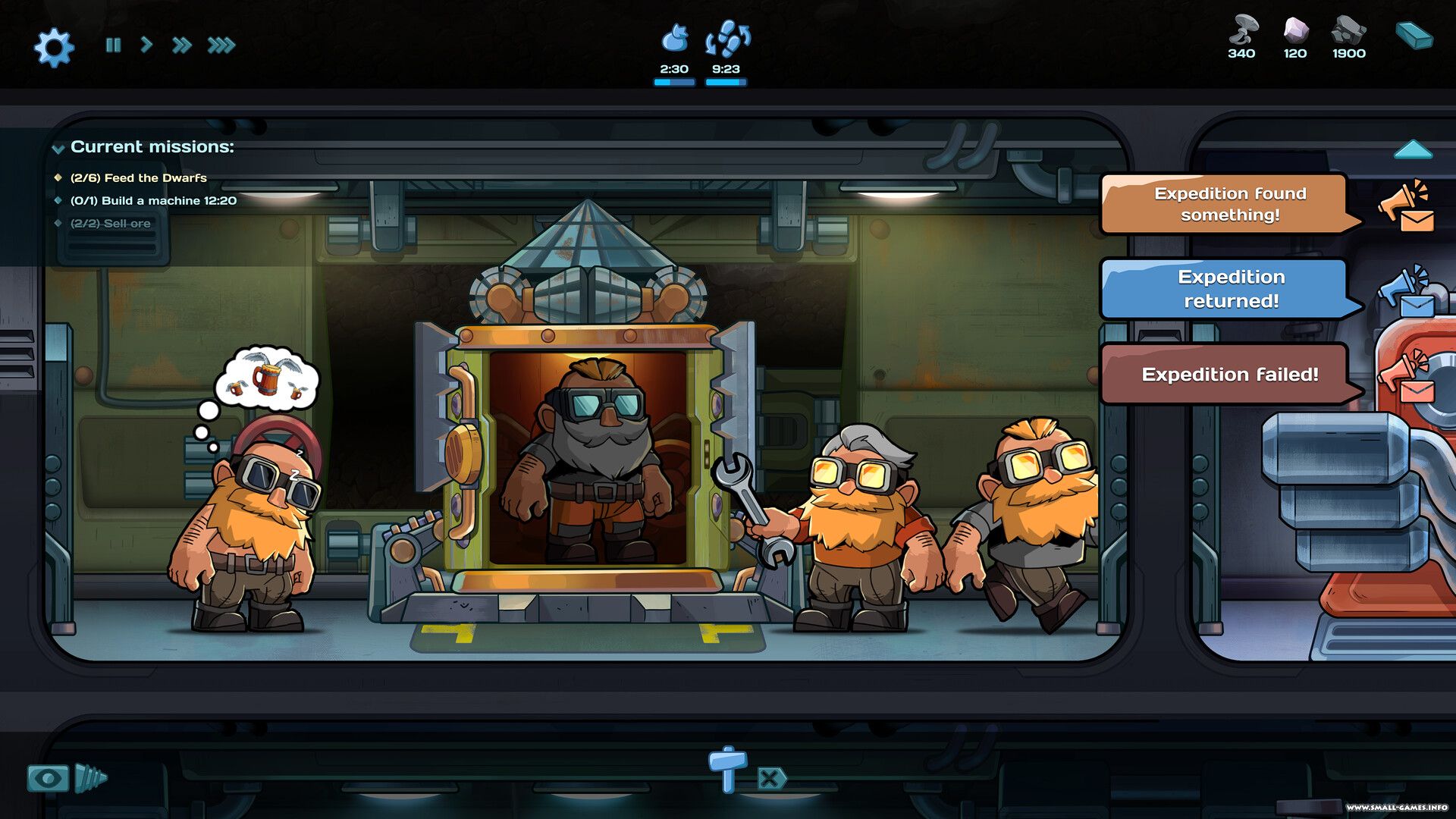Click the footsteps cycle icon
The image size is (1456, 819).
coord(726,39)
